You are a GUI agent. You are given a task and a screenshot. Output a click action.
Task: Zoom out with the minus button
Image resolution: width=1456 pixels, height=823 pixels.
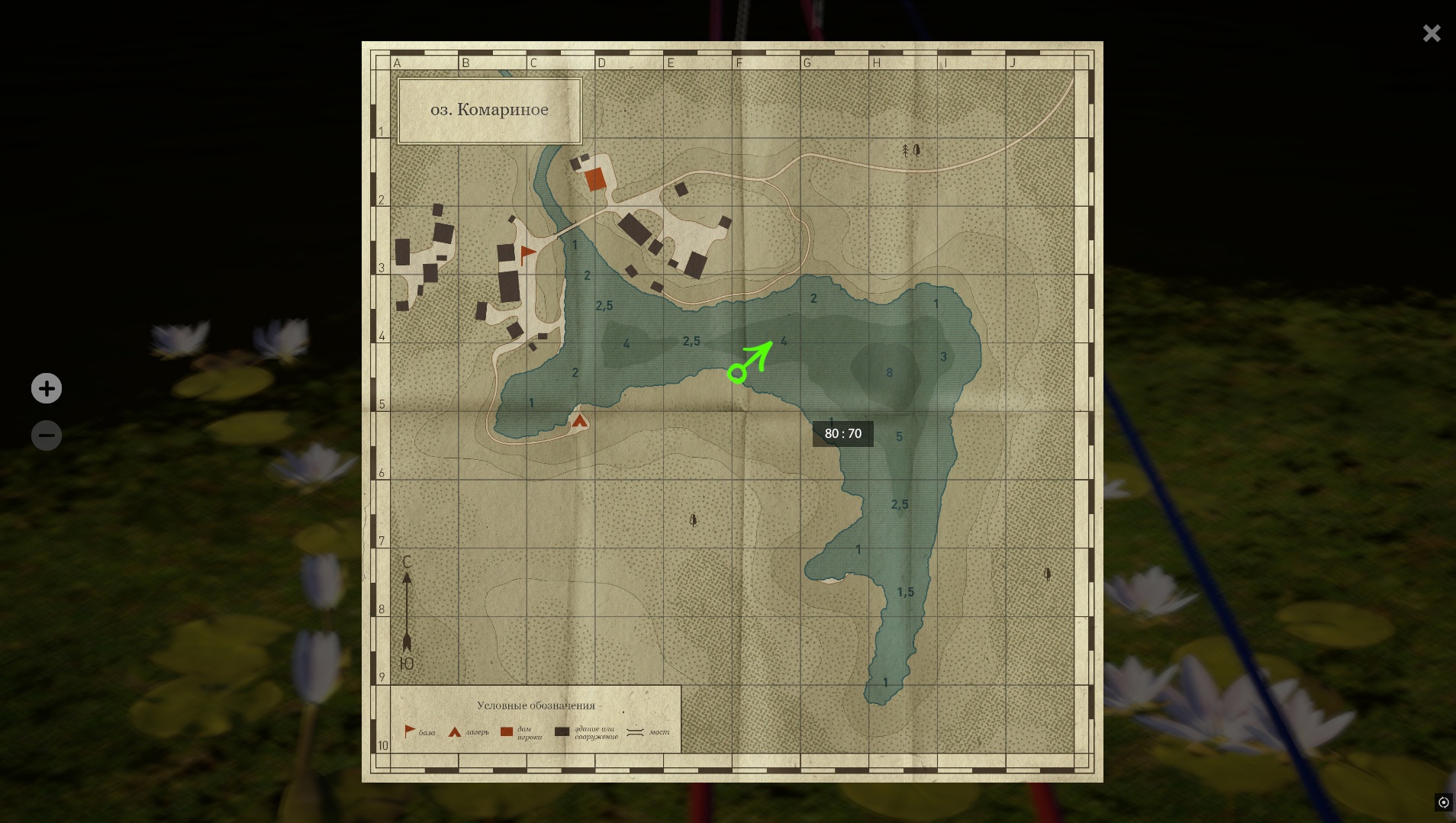[47, 436]
